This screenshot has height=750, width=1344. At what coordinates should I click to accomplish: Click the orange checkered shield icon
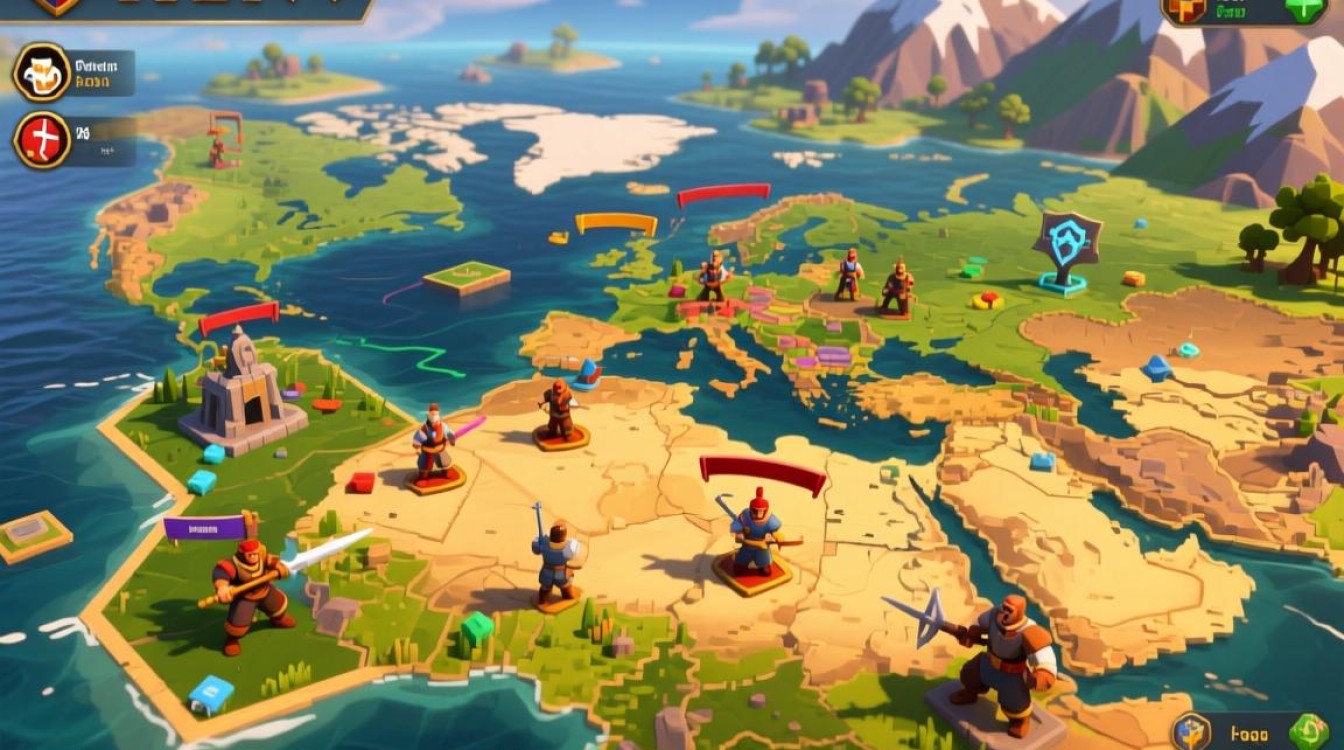pyautogui.click(x=1183, y=9)
